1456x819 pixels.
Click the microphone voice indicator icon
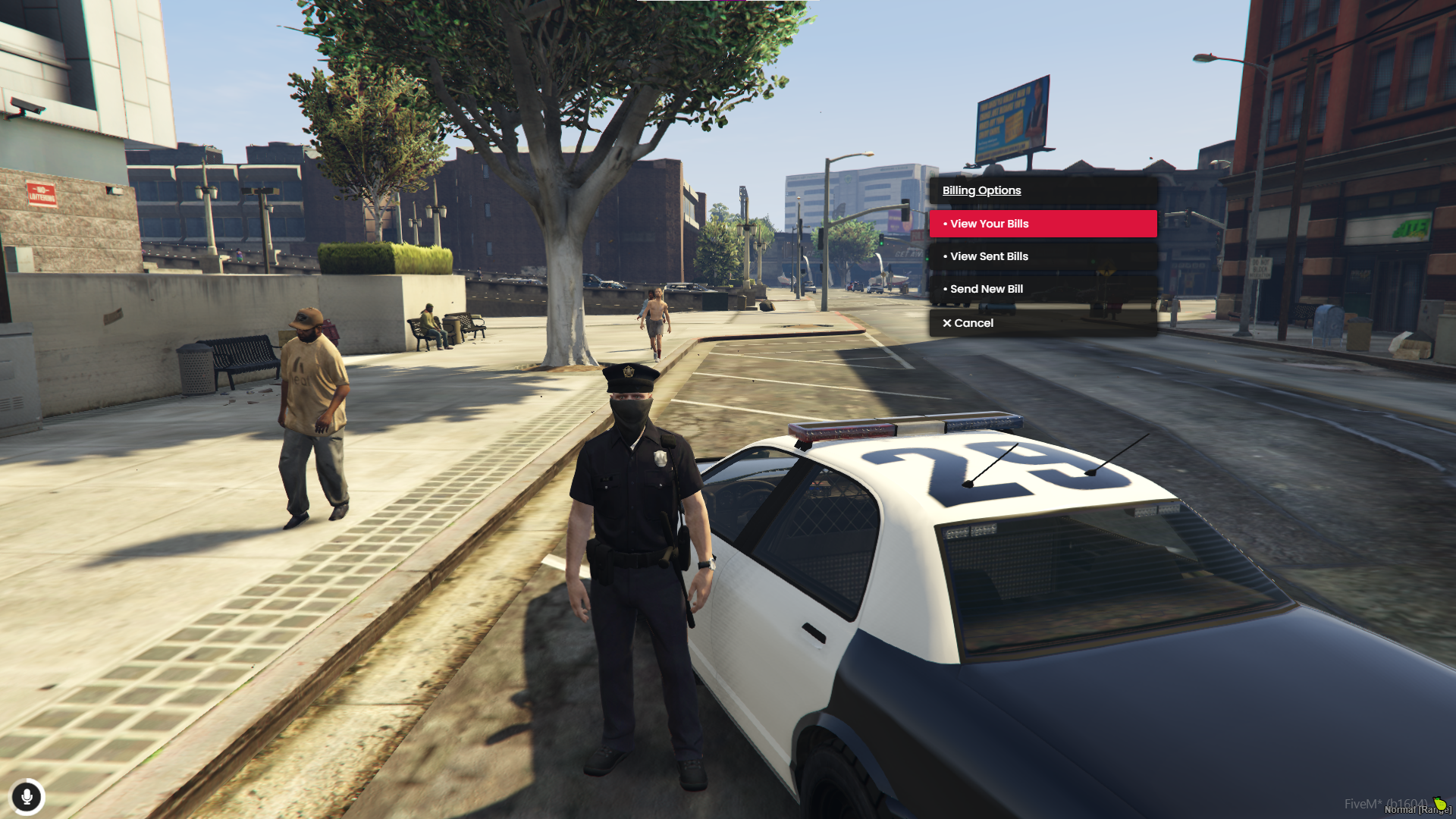coord(27,797)
